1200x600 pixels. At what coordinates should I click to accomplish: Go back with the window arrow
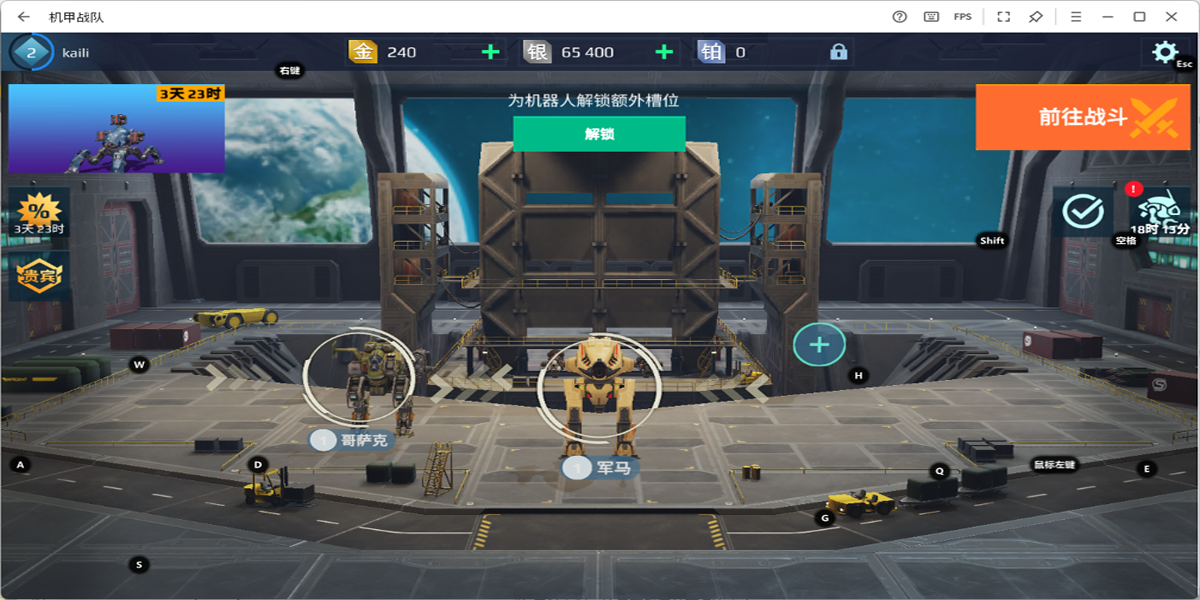click(23, 16)
